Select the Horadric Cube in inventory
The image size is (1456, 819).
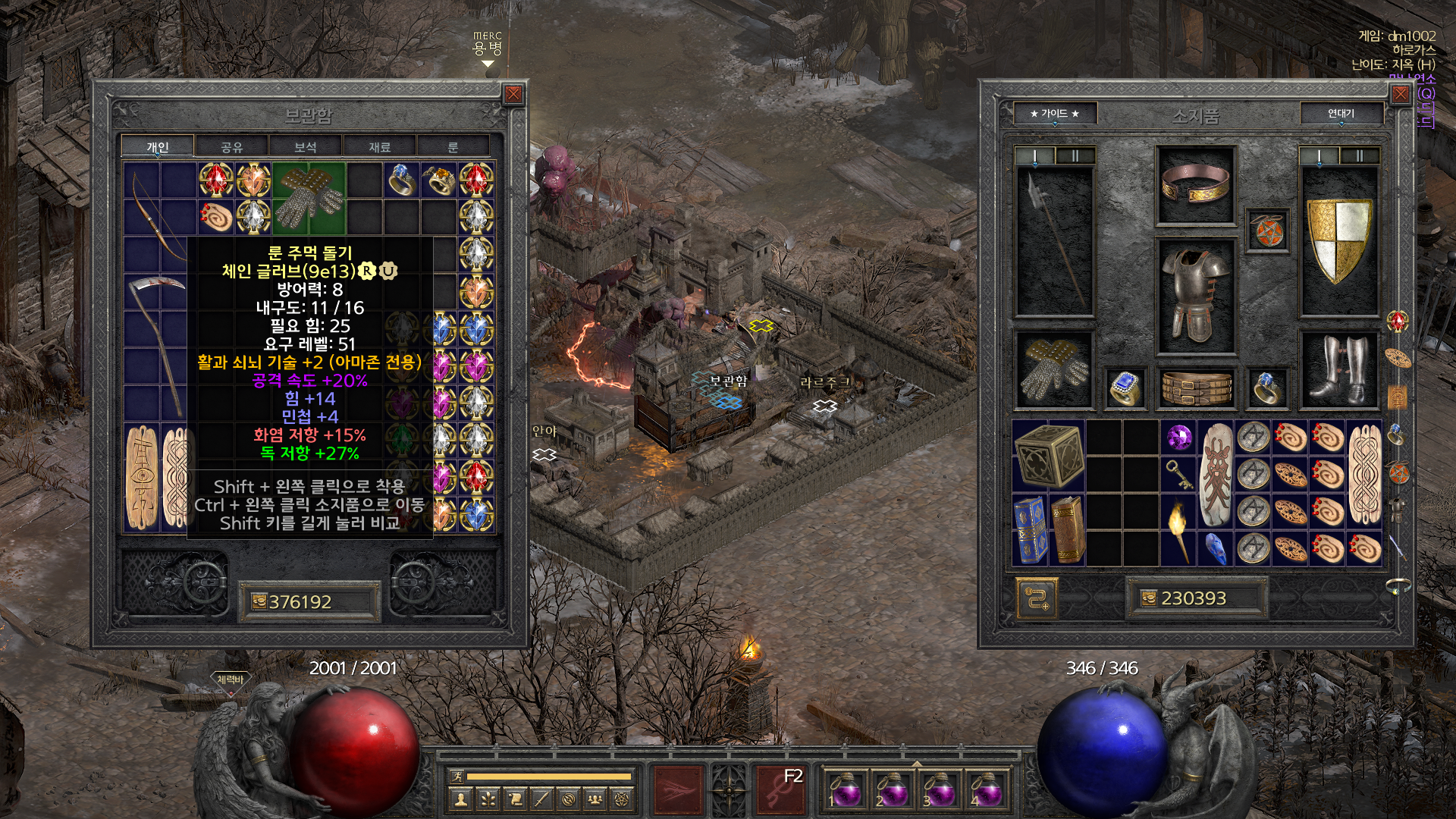point(1049,455)
